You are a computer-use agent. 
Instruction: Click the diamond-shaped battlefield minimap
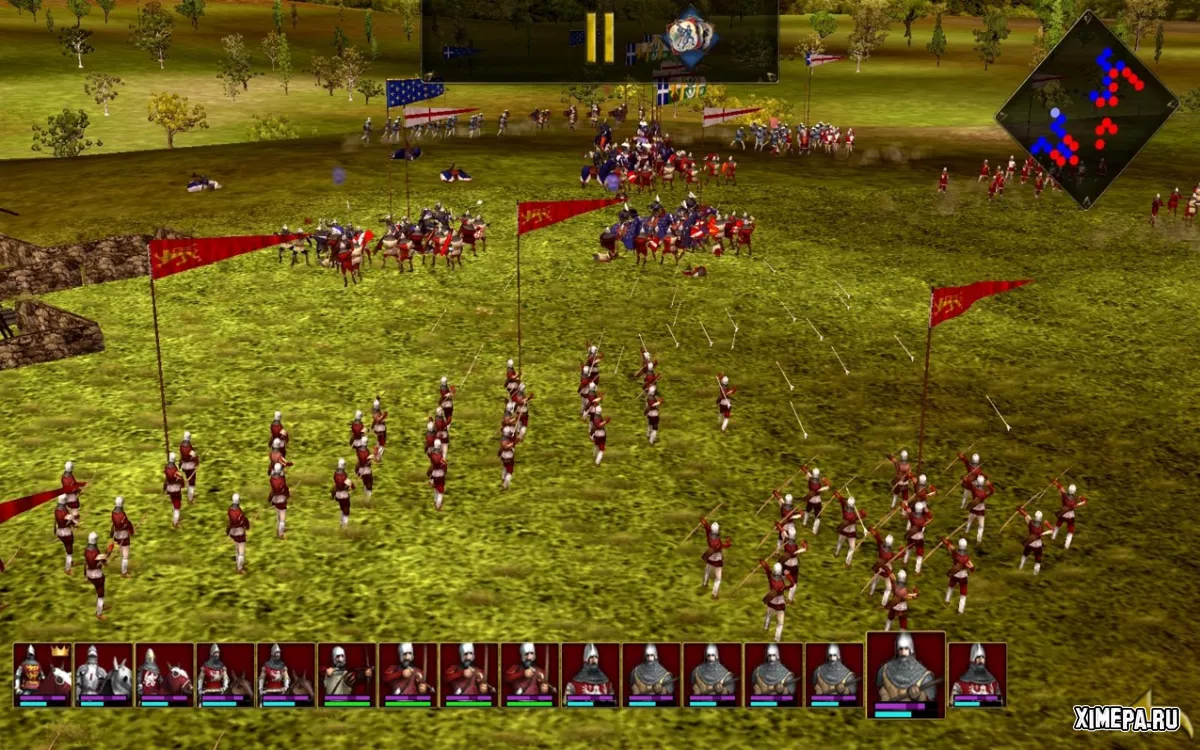pos(1087,108)
